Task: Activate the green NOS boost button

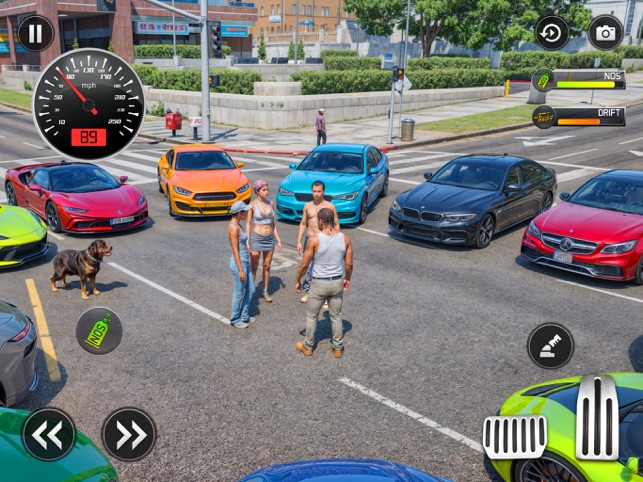Action: tap(99, 331)
